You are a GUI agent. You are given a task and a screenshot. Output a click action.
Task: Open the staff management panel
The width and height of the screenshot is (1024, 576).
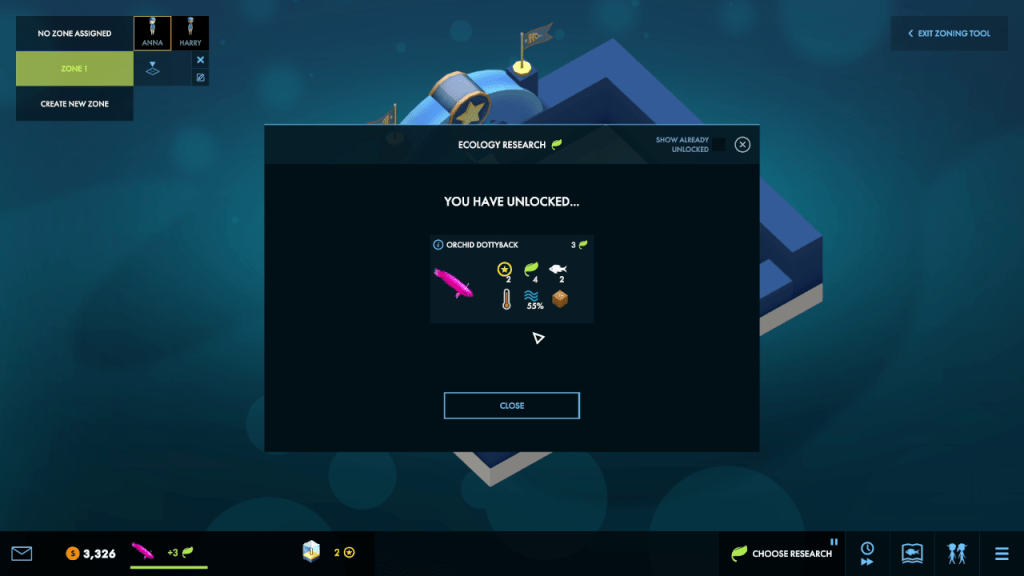click(957, 553)
